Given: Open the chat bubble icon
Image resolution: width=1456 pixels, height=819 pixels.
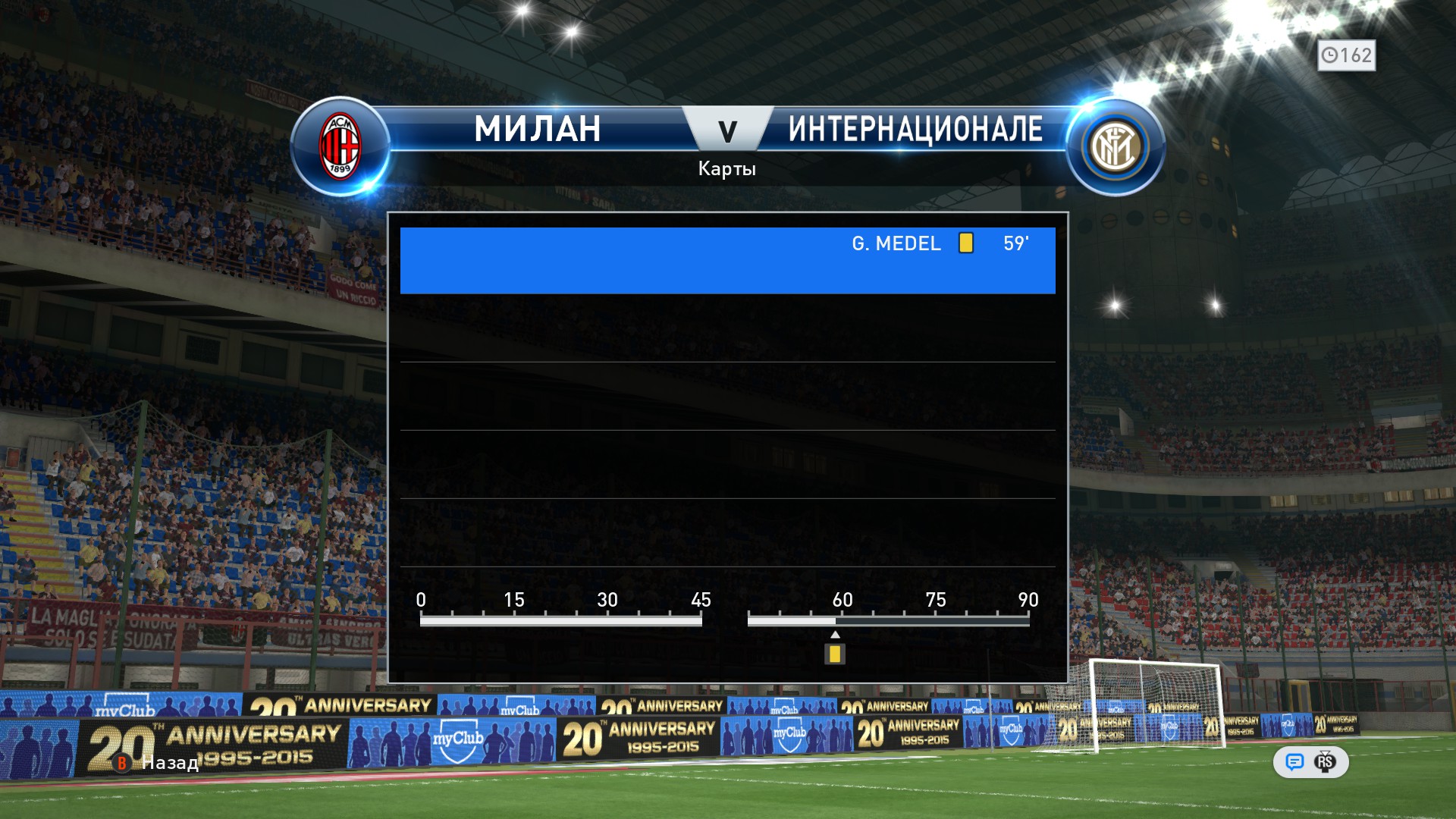Looking at the screenshot, I should point(1294,762).
